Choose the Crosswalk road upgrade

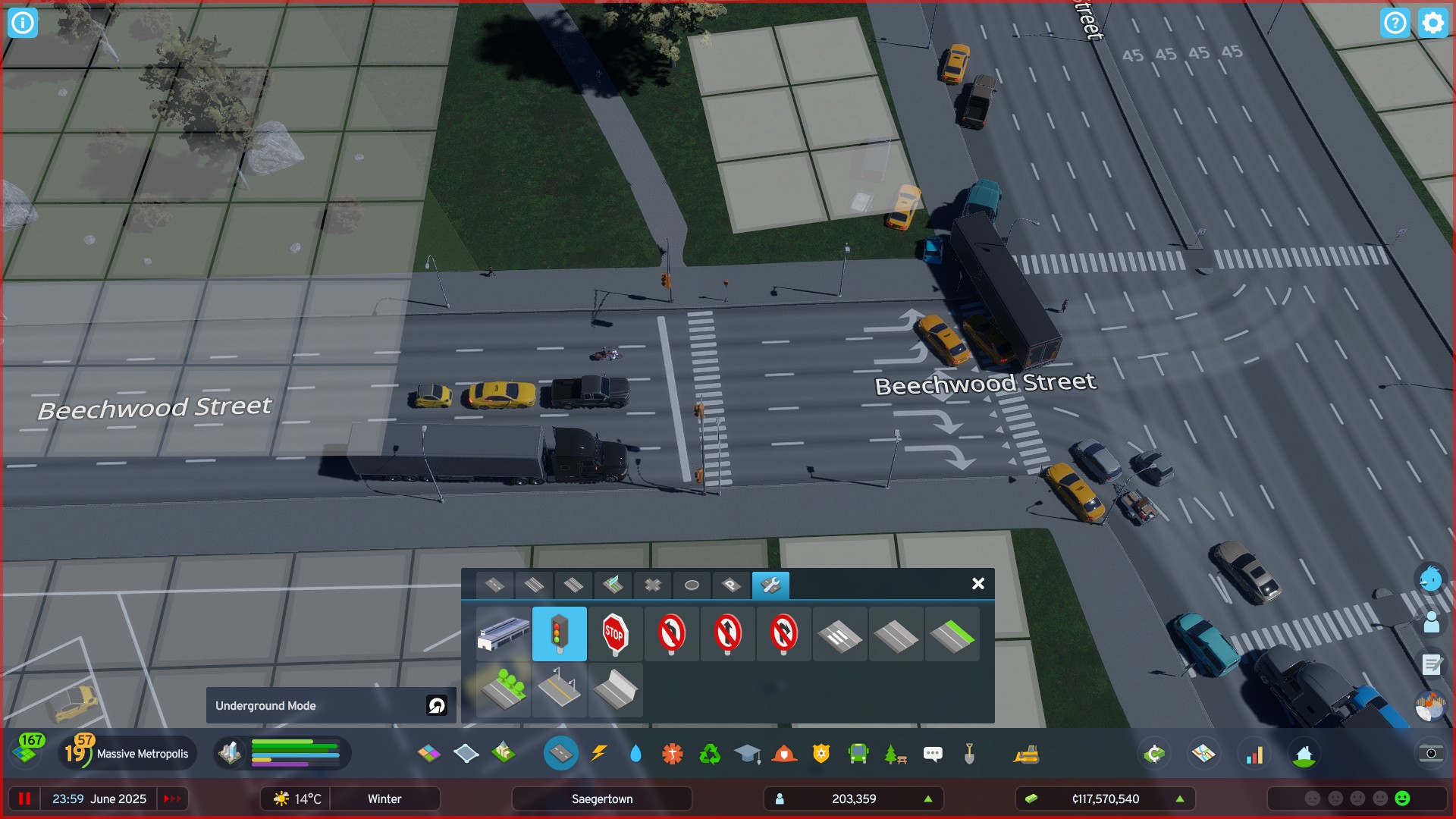pyautogui.click(x=839, y=635)
